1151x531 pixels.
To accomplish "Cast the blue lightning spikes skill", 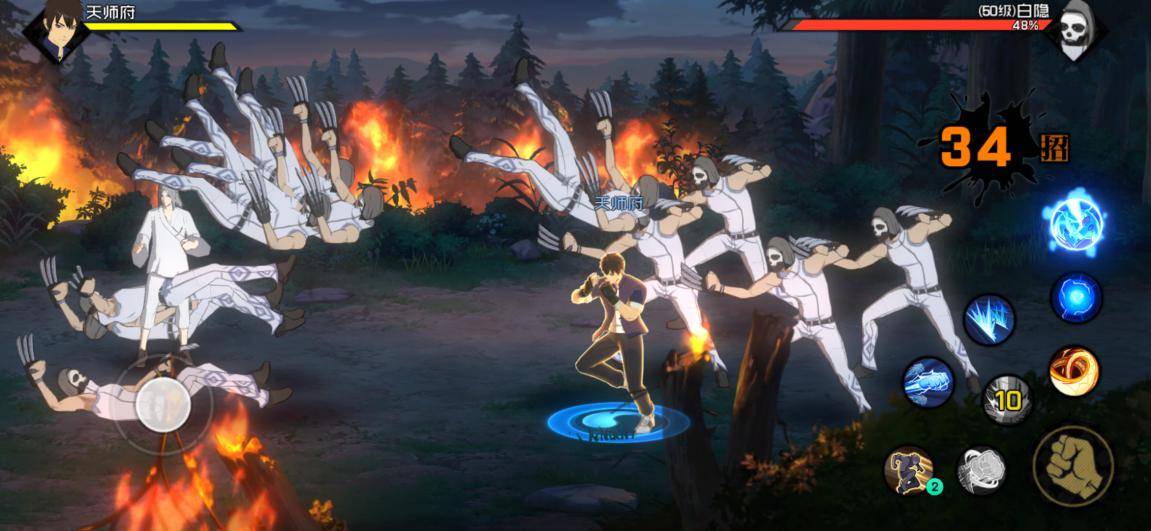I will 989,320.
